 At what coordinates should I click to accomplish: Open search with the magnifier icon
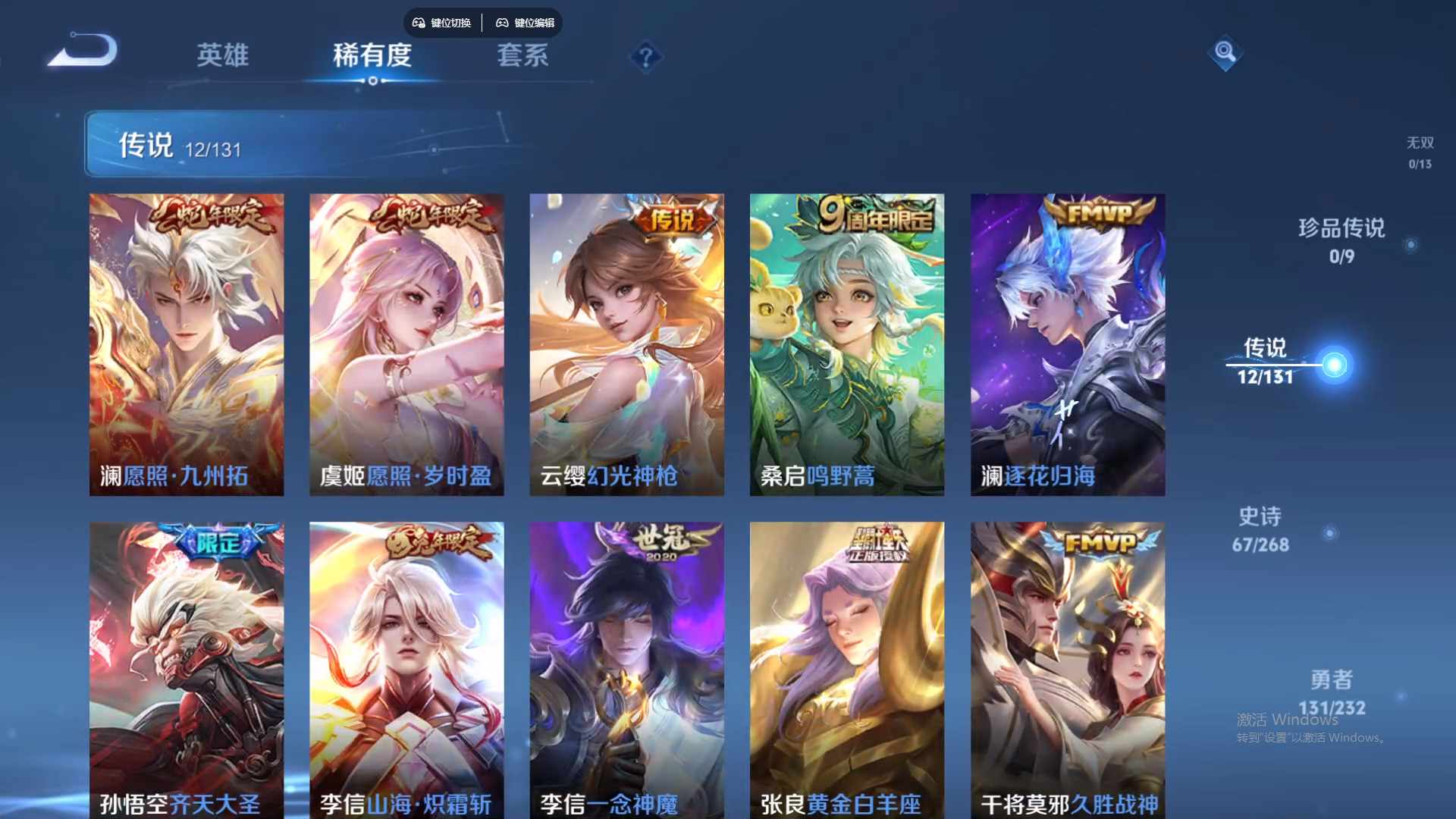coord(1225,54)
